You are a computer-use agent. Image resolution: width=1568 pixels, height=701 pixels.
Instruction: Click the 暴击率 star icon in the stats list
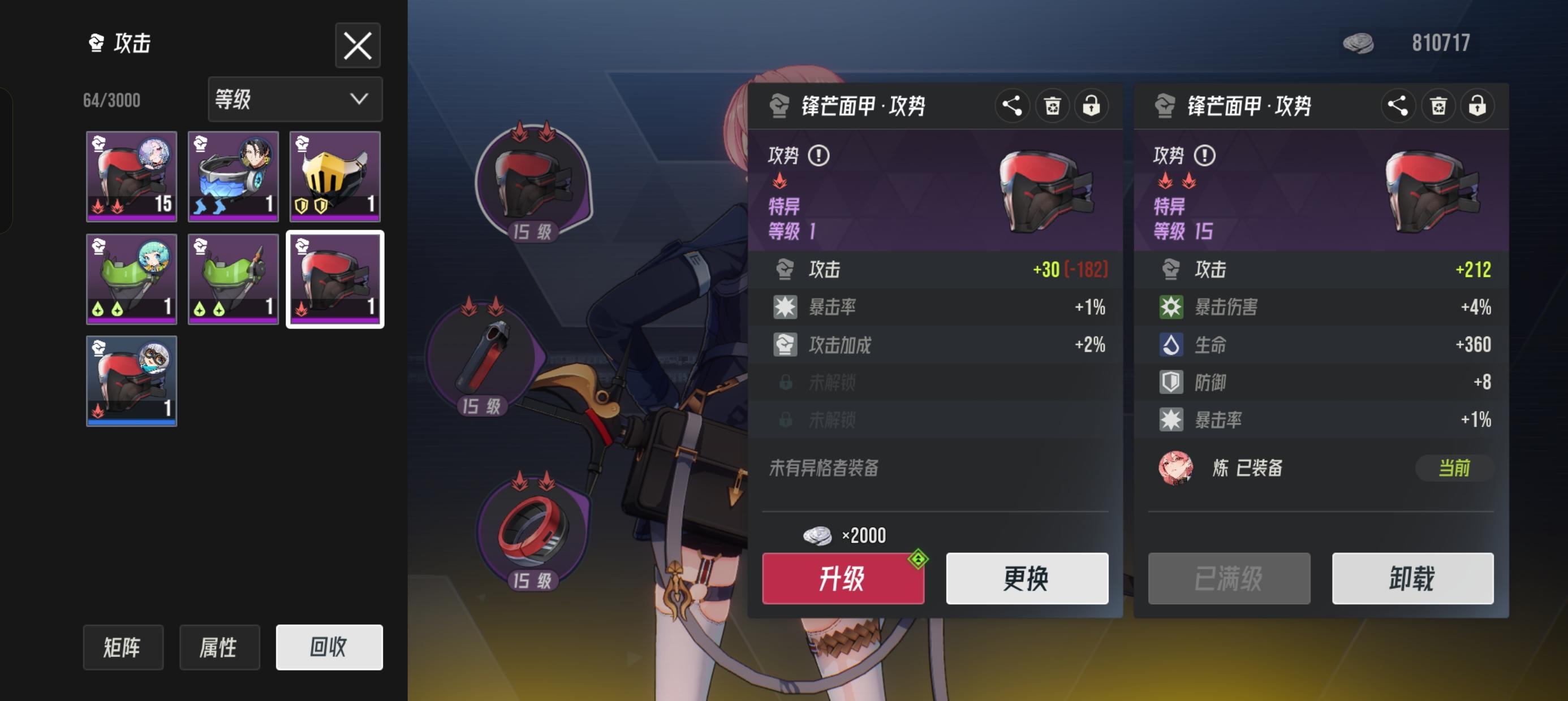[x=787, y=308]
